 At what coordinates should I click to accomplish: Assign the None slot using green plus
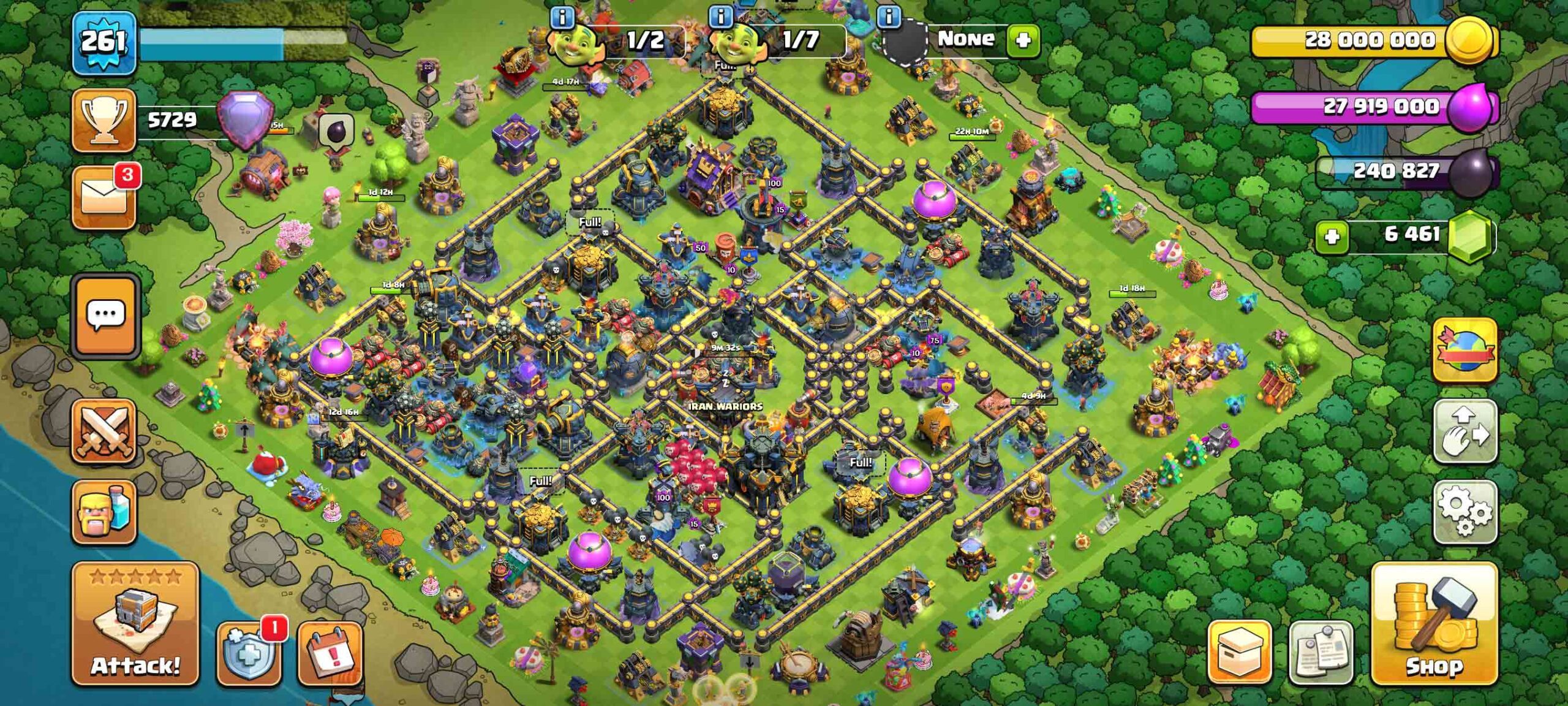[x=1023, y=40]
